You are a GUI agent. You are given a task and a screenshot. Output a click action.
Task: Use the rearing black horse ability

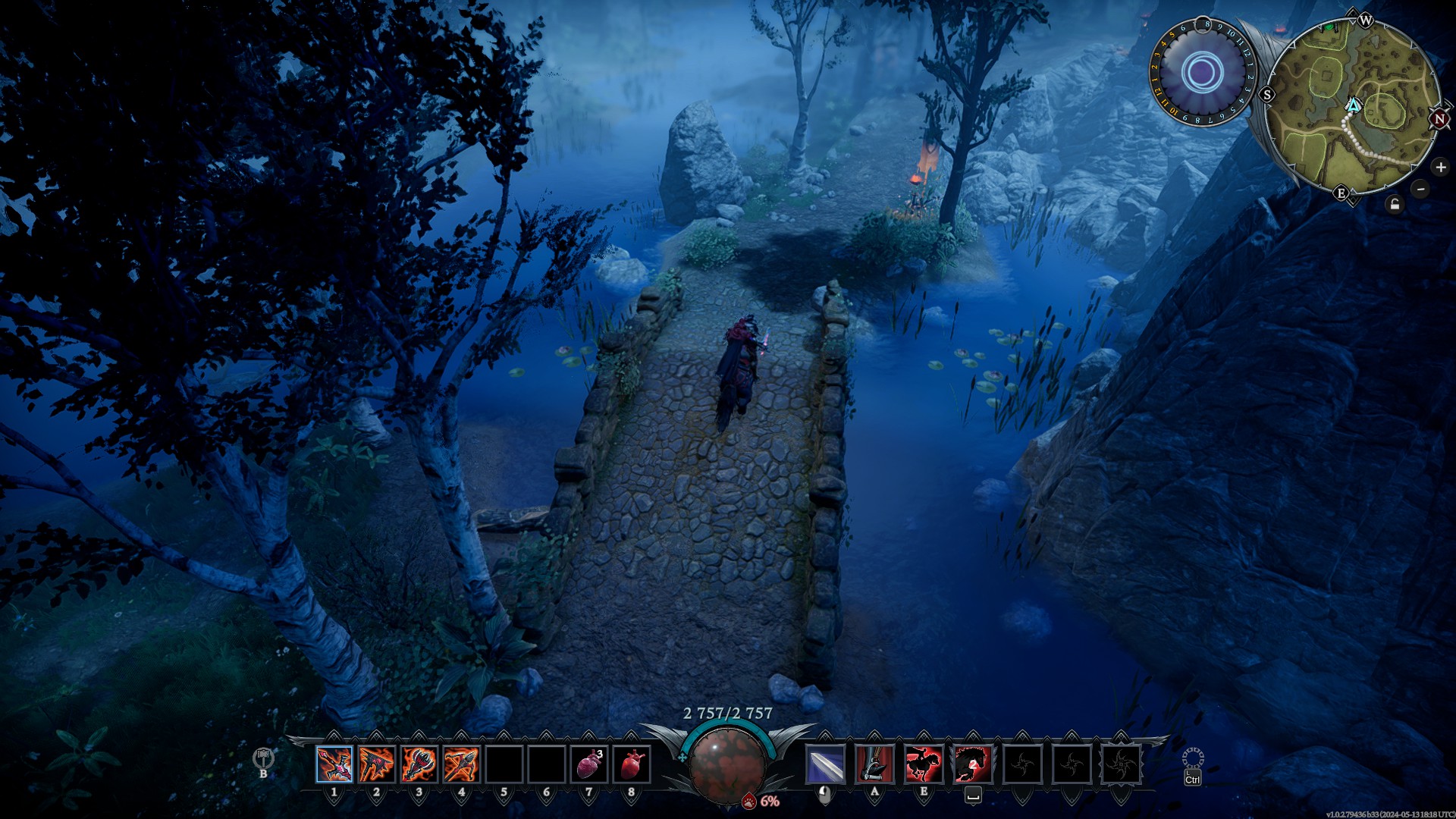[x=972, y=764]
